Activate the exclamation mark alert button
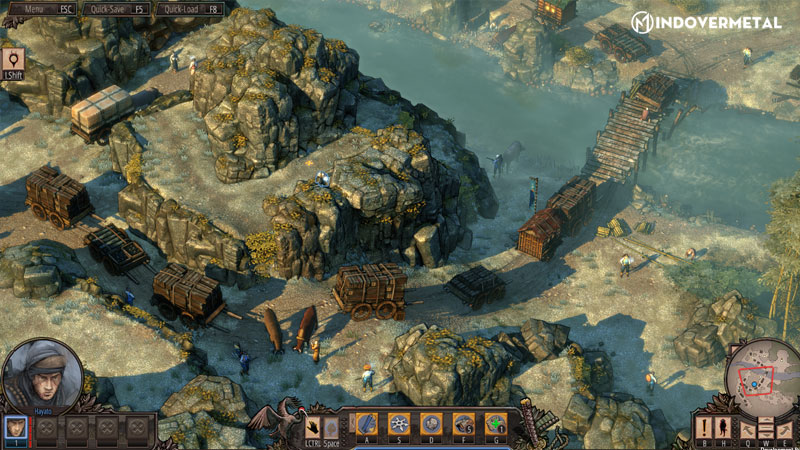 (x=703, y=428)
